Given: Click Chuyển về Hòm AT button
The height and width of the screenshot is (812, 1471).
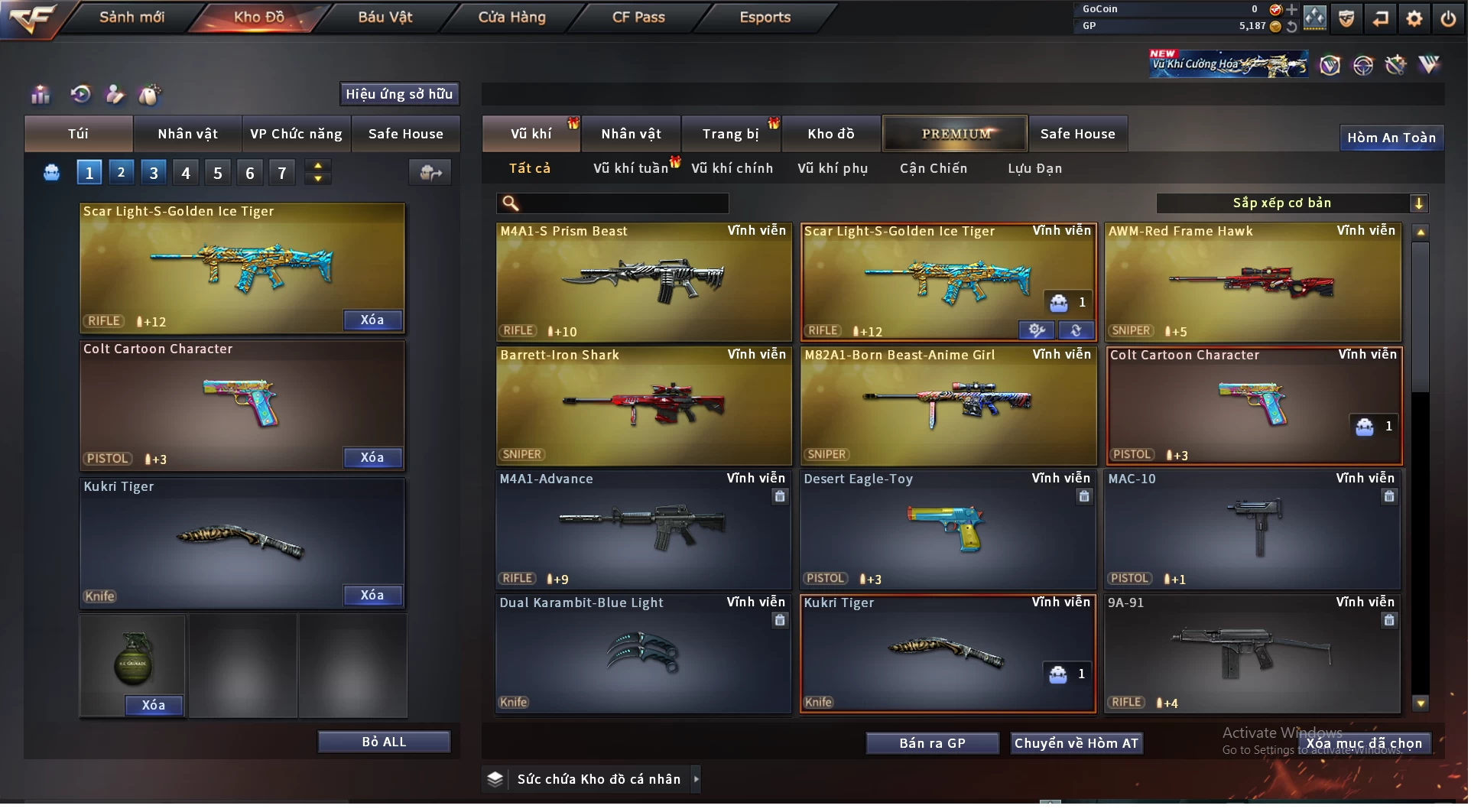Looking at the screenshot, I should click(1077, 745).
